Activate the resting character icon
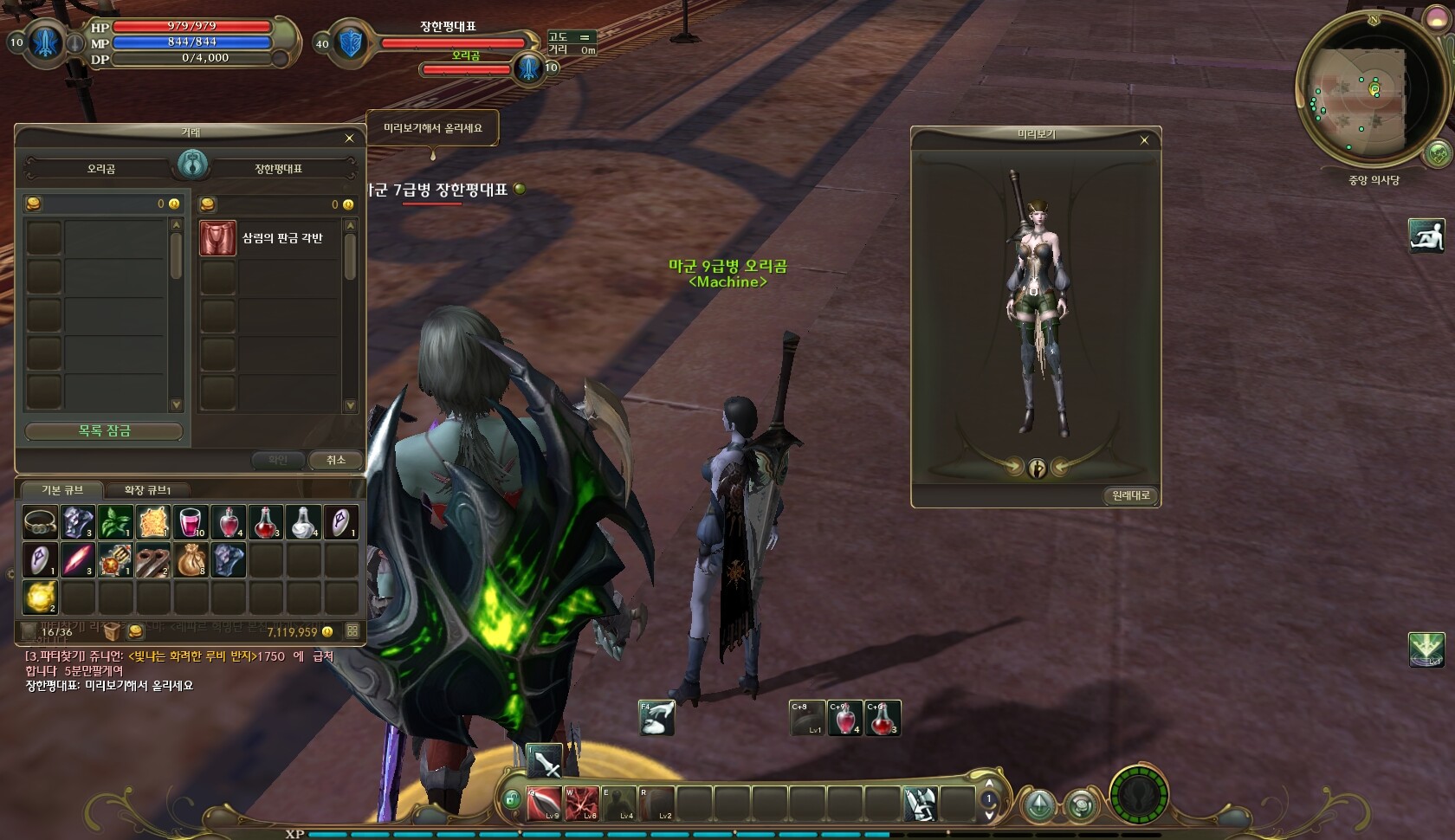 1426,236
